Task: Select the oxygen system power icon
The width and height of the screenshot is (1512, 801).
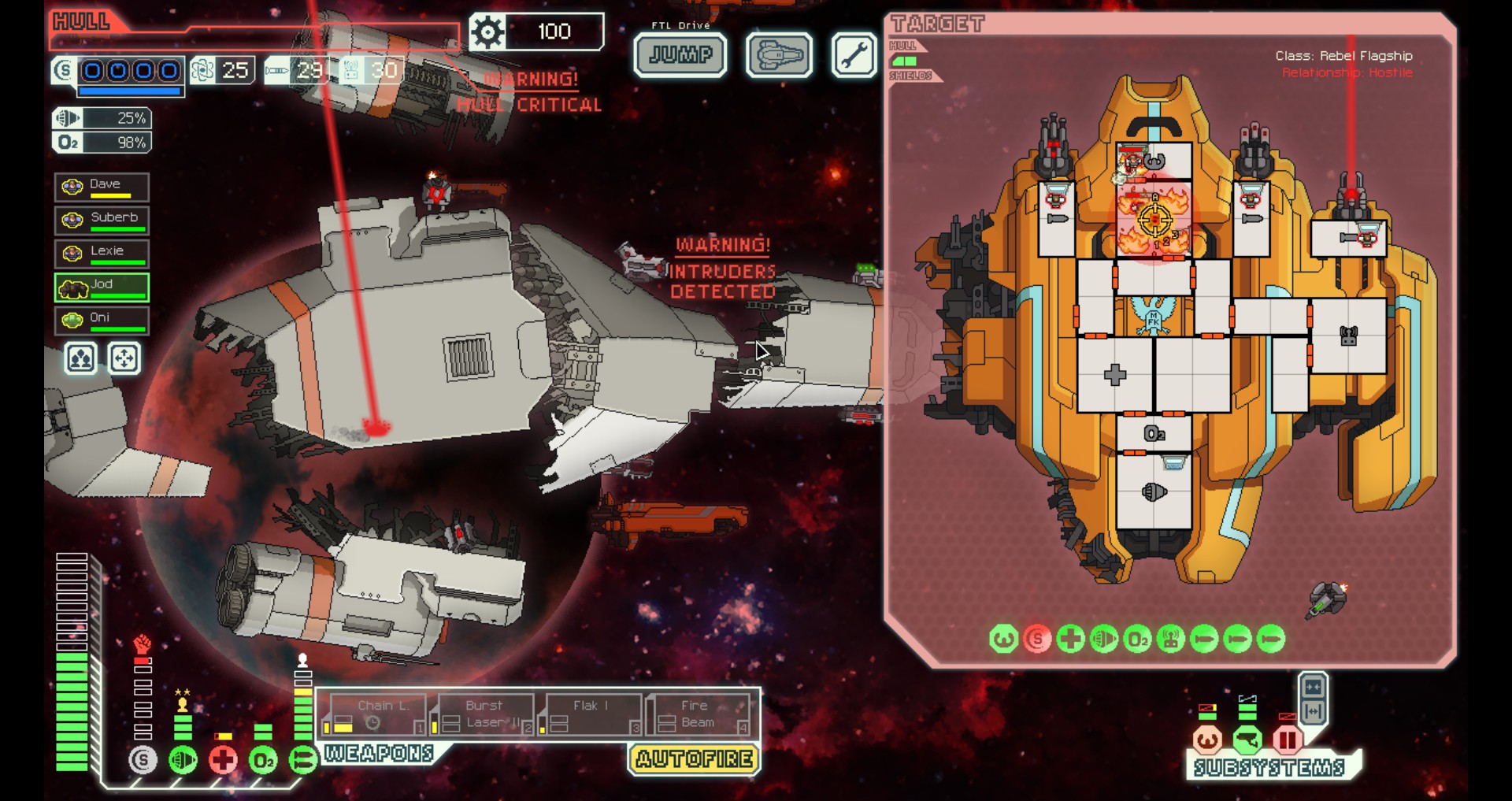Action: [x=263, y=760]
